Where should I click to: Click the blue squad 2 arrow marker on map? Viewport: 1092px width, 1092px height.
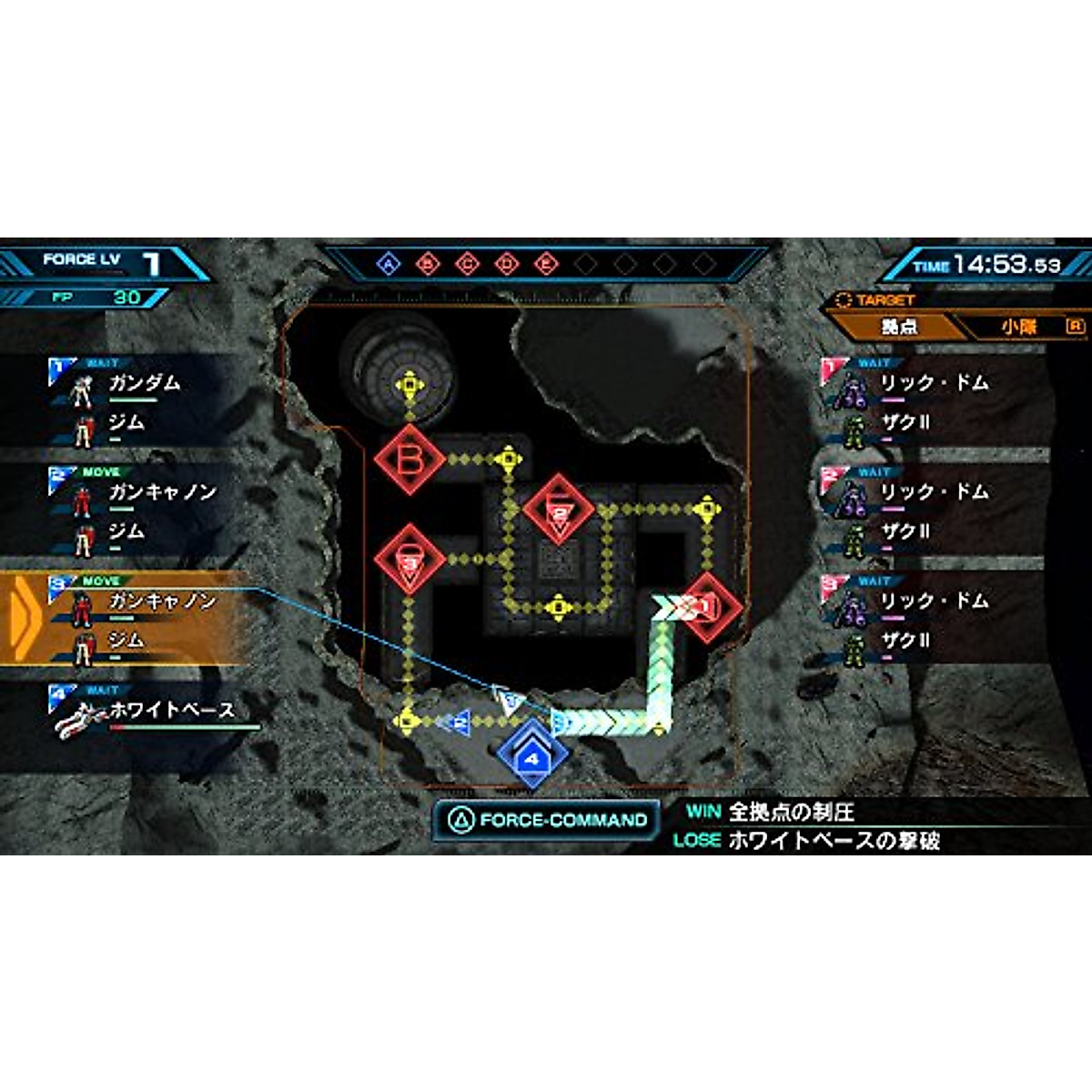pos(458,723)
